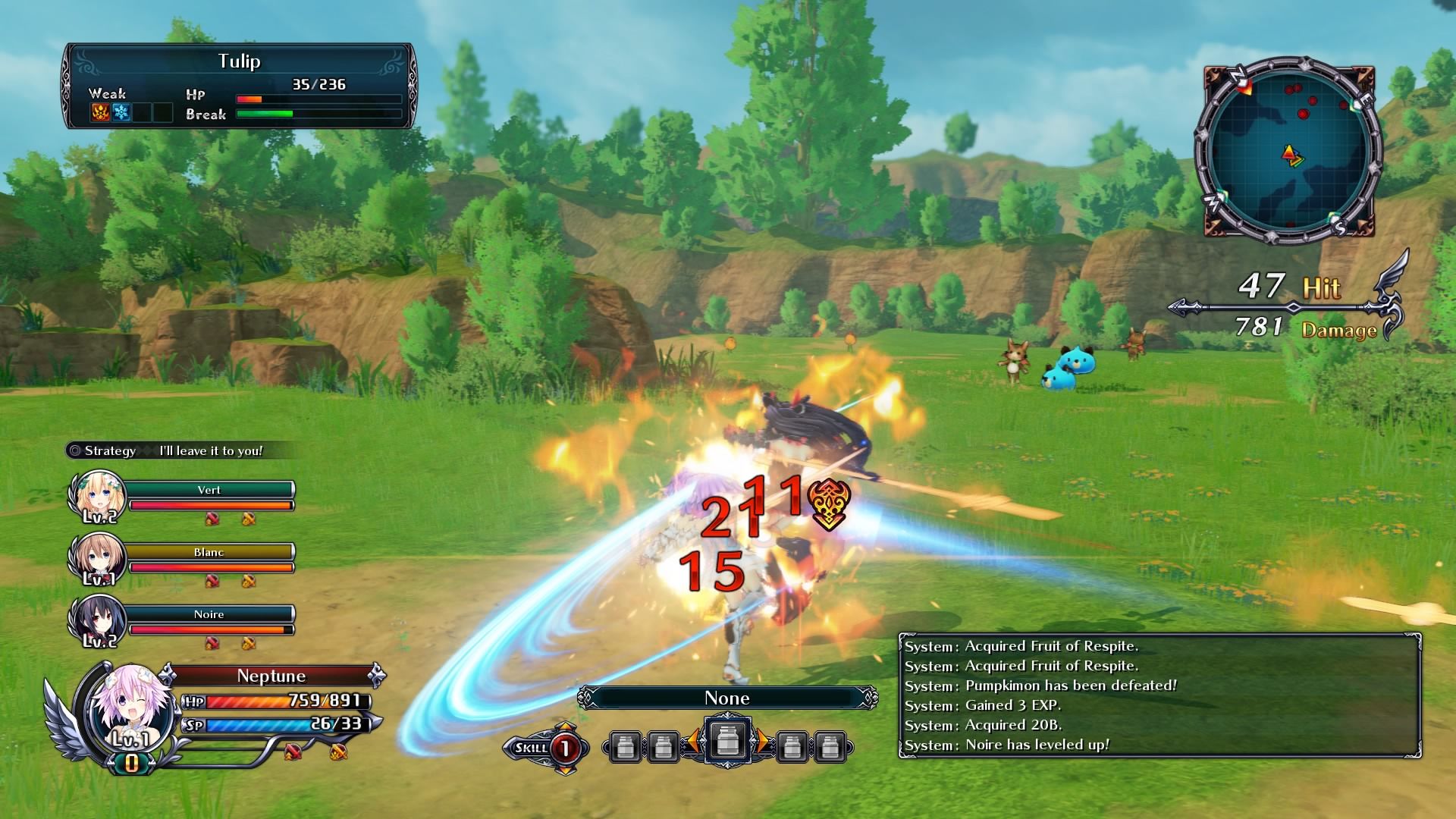Select Vert's party portrait
Viewport: 1456px width, 819px height.
(94, 497)
